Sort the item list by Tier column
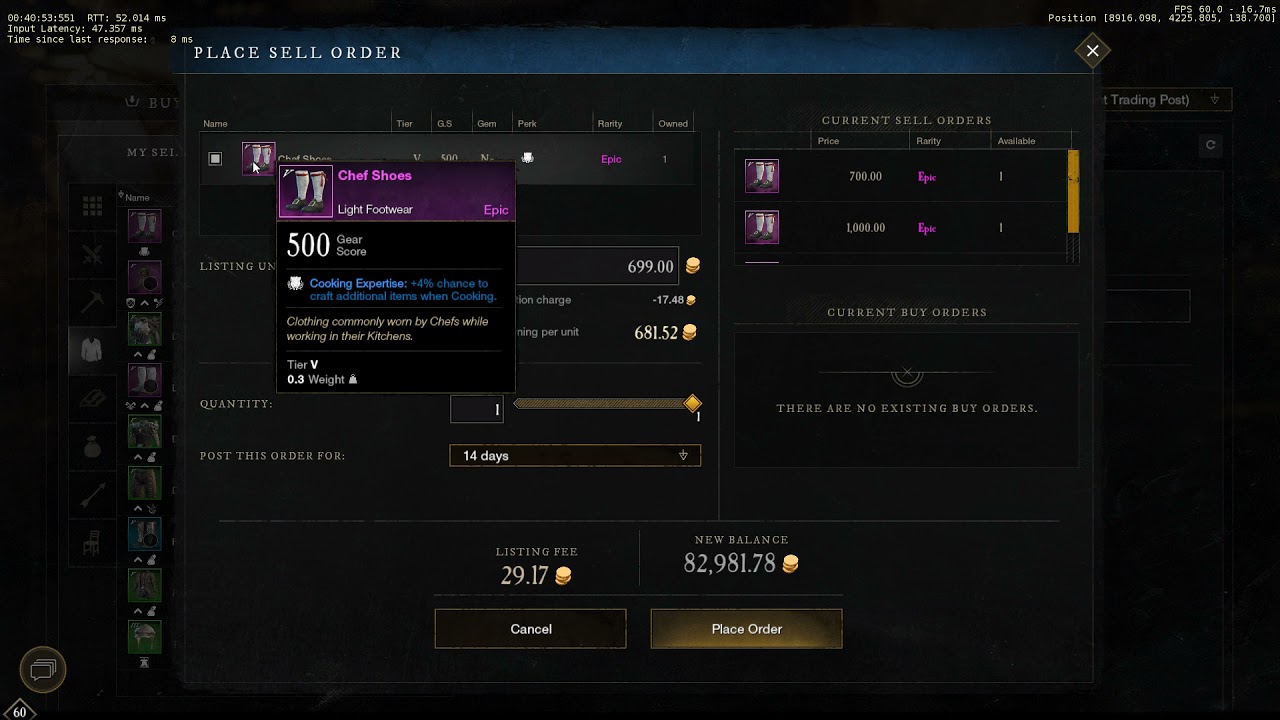The image size is (1280, 720). point(404,124)
